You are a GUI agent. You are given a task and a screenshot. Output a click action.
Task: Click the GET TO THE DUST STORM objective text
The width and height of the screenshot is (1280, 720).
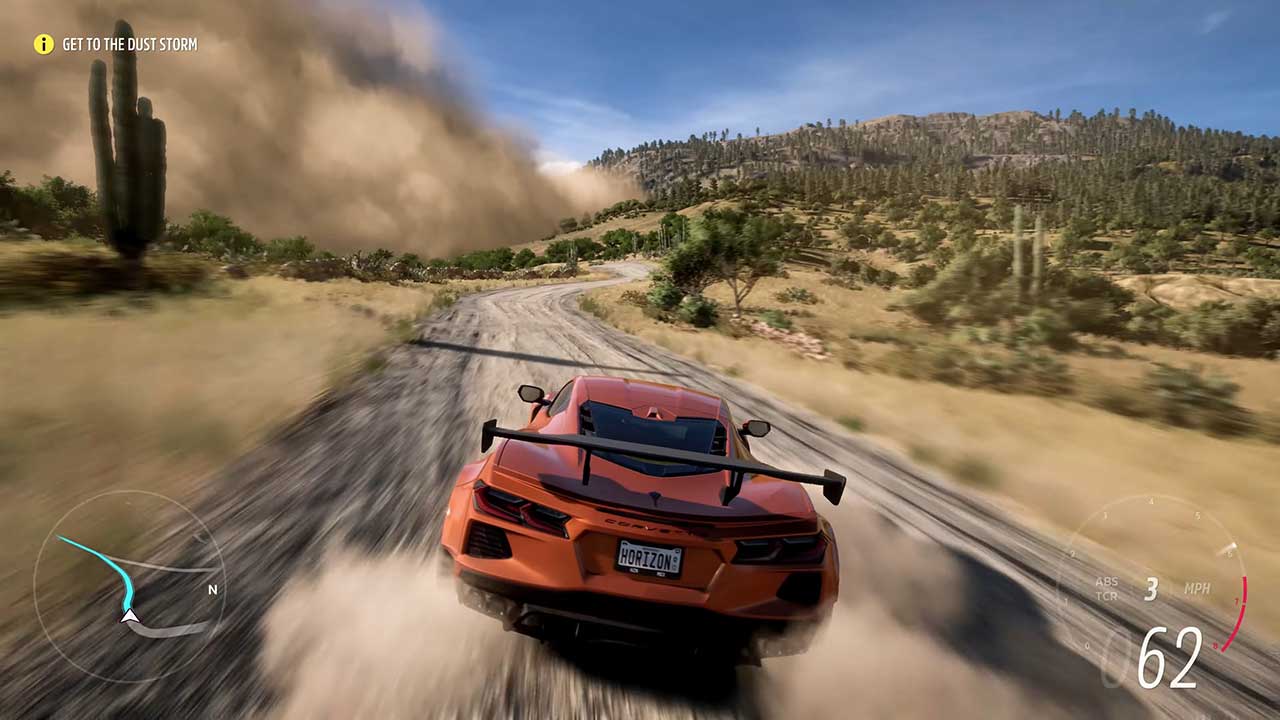click(x=130, y=44)
